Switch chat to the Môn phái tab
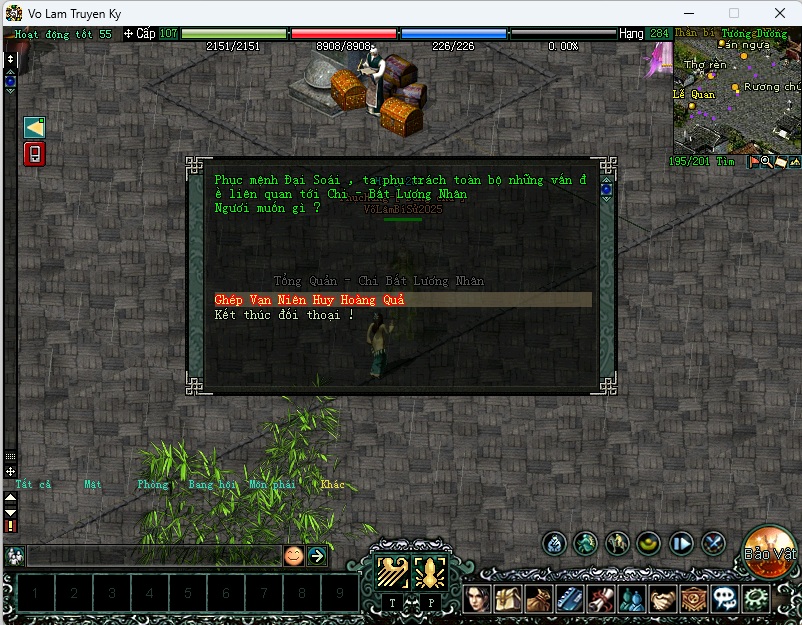 click(271, 485)
